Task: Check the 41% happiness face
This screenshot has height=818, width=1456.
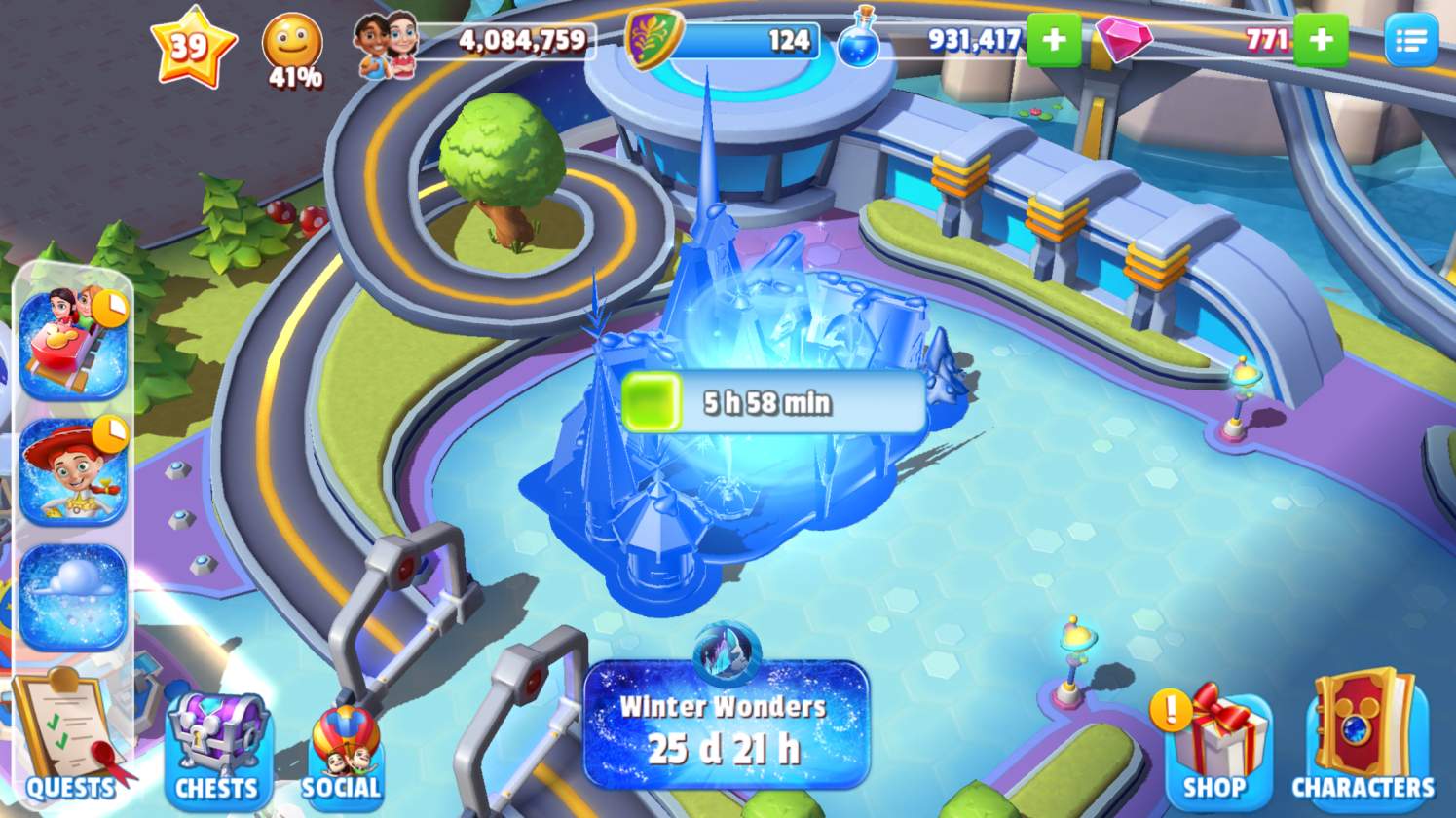Action: coord(292,51)
